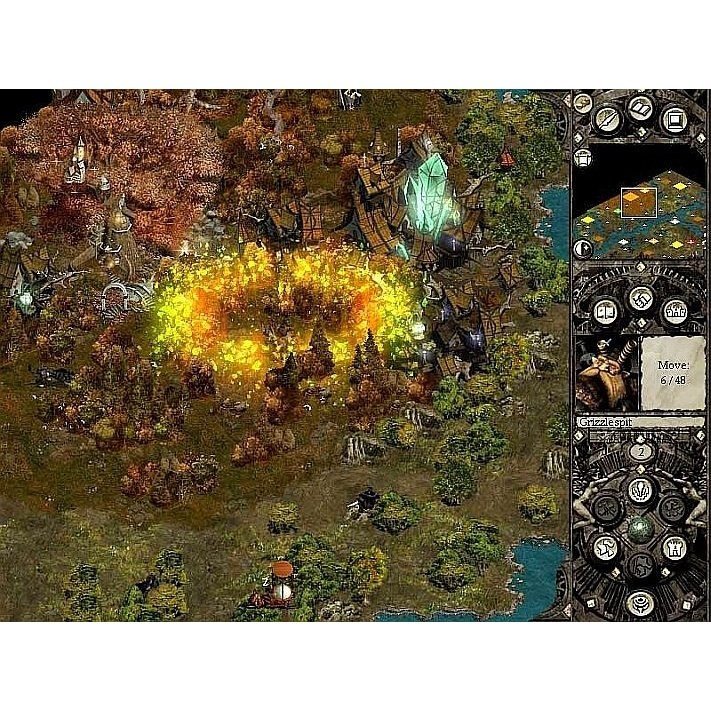Click the monitor screen button

(674, 119)
